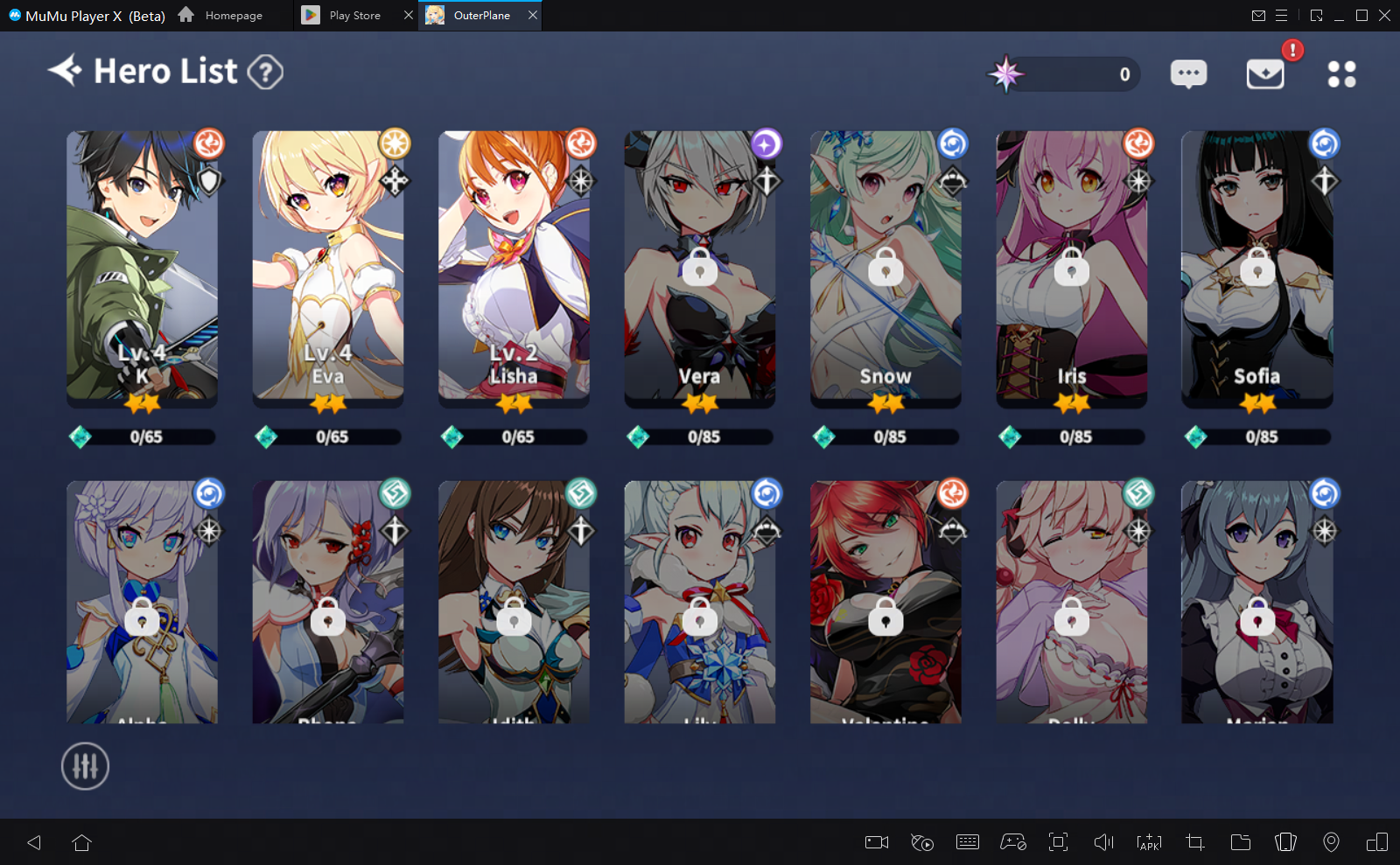Select the red-haired Valentine hero card
1400x865 pixels.
tap(885, 603)
